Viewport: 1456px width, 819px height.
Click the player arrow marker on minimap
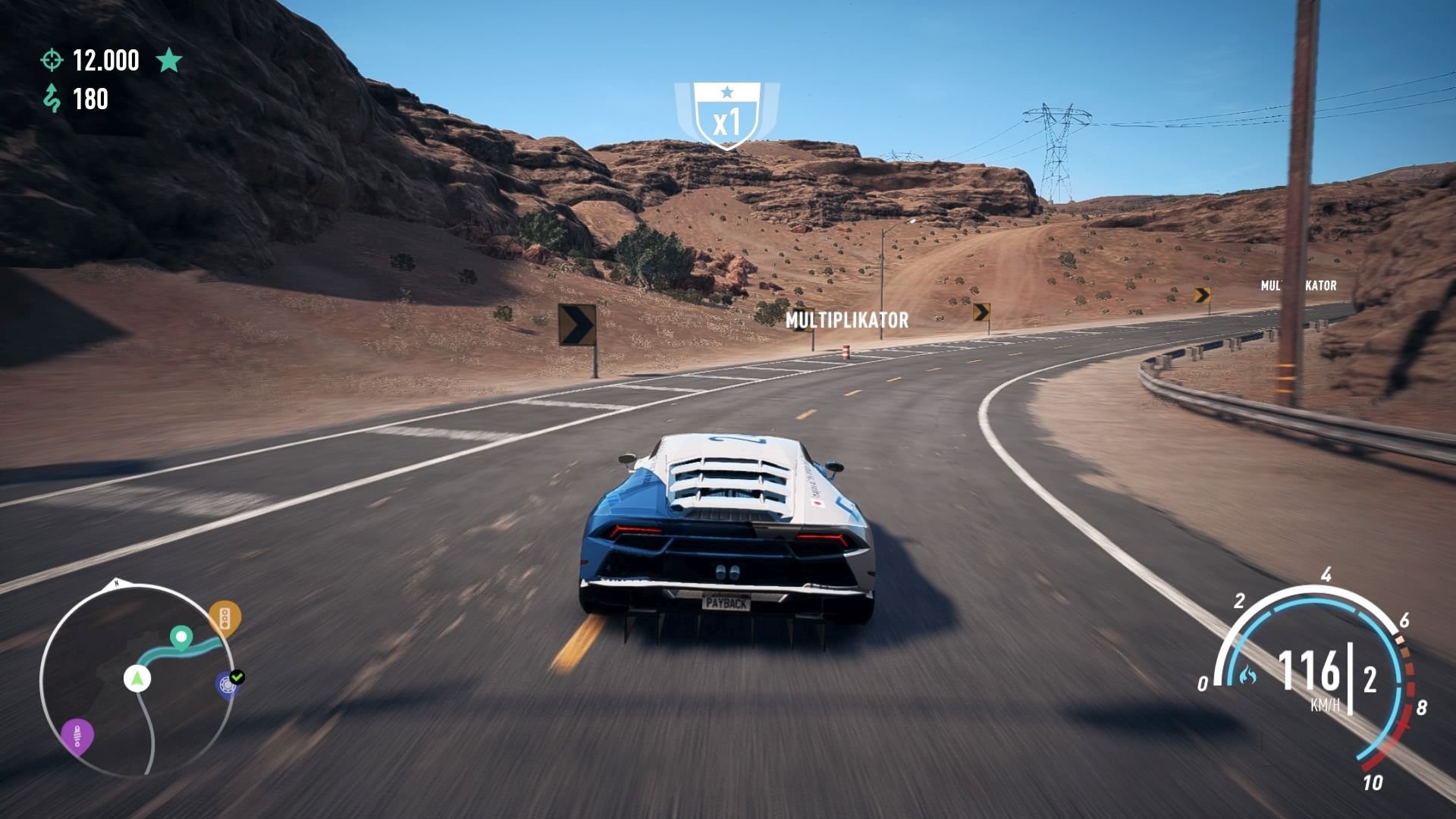(x=136, y=679)
